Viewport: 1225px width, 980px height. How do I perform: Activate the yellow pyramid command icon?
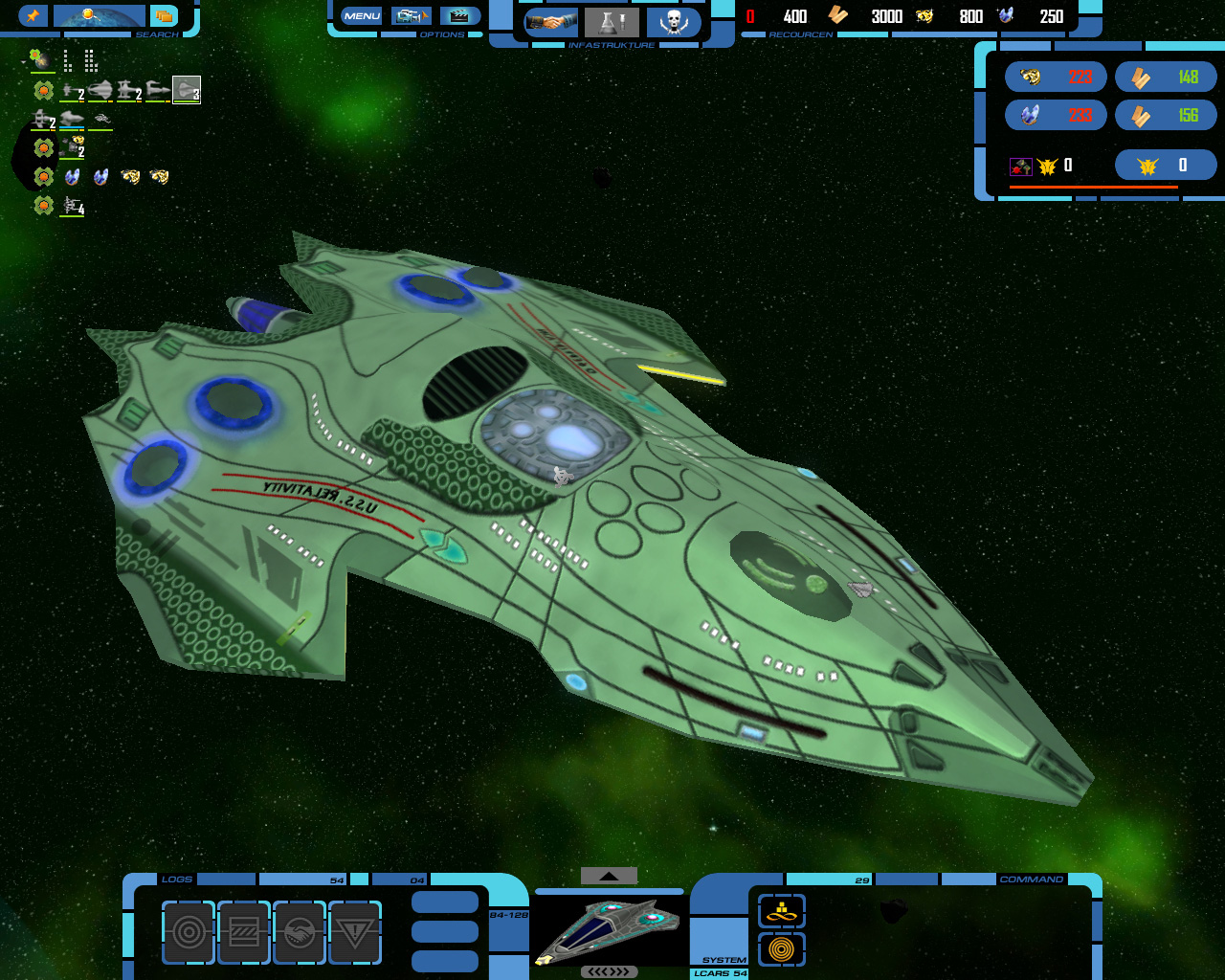[782, 911]
